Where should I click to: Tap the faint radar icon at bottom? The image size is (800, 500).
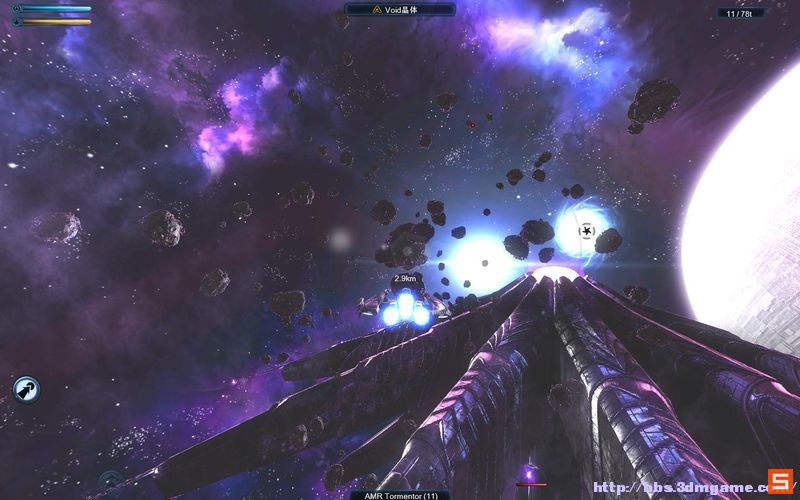(110, 482)
